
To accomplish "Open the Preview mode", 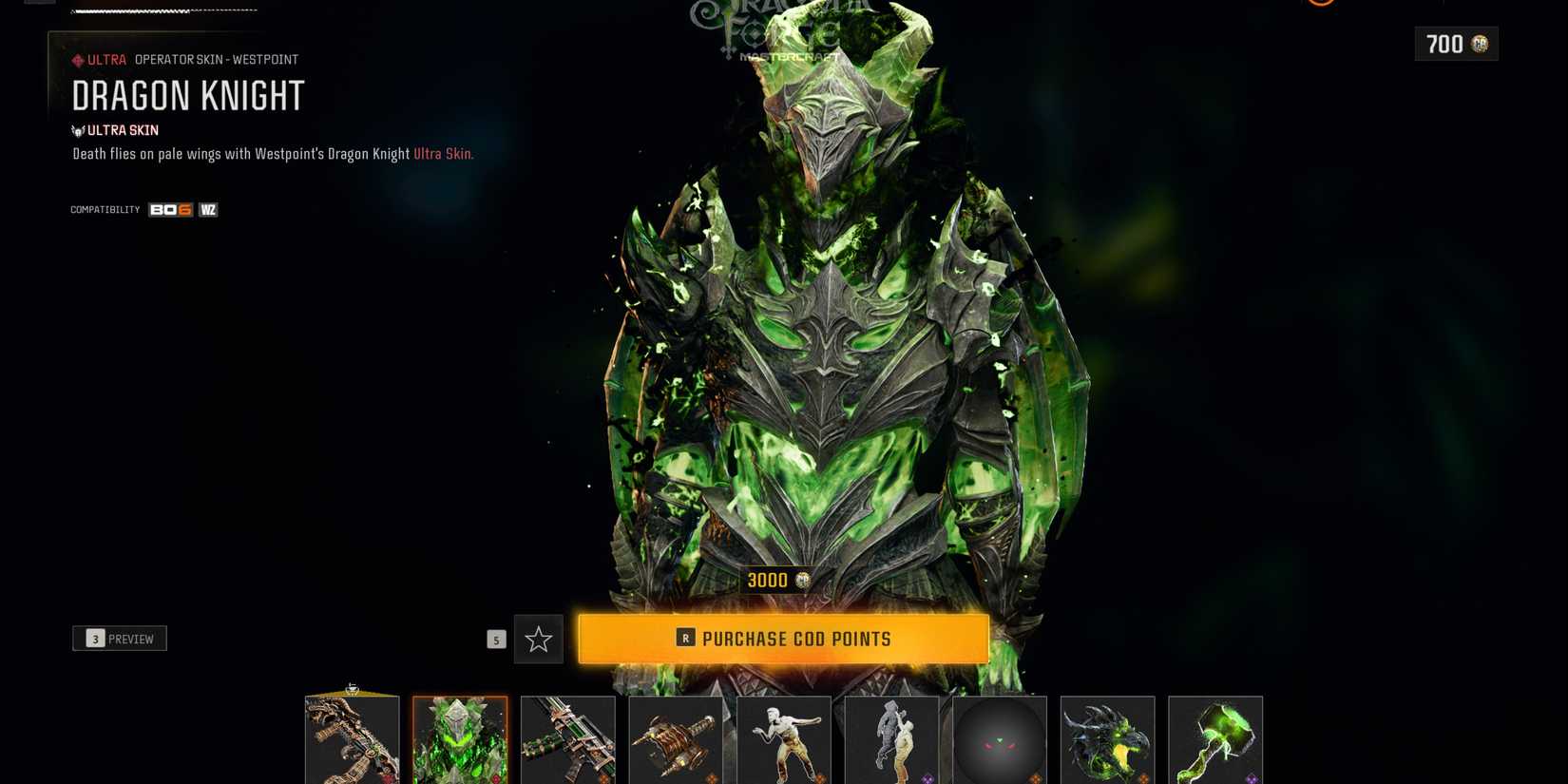I will click(x=120, y=638).
